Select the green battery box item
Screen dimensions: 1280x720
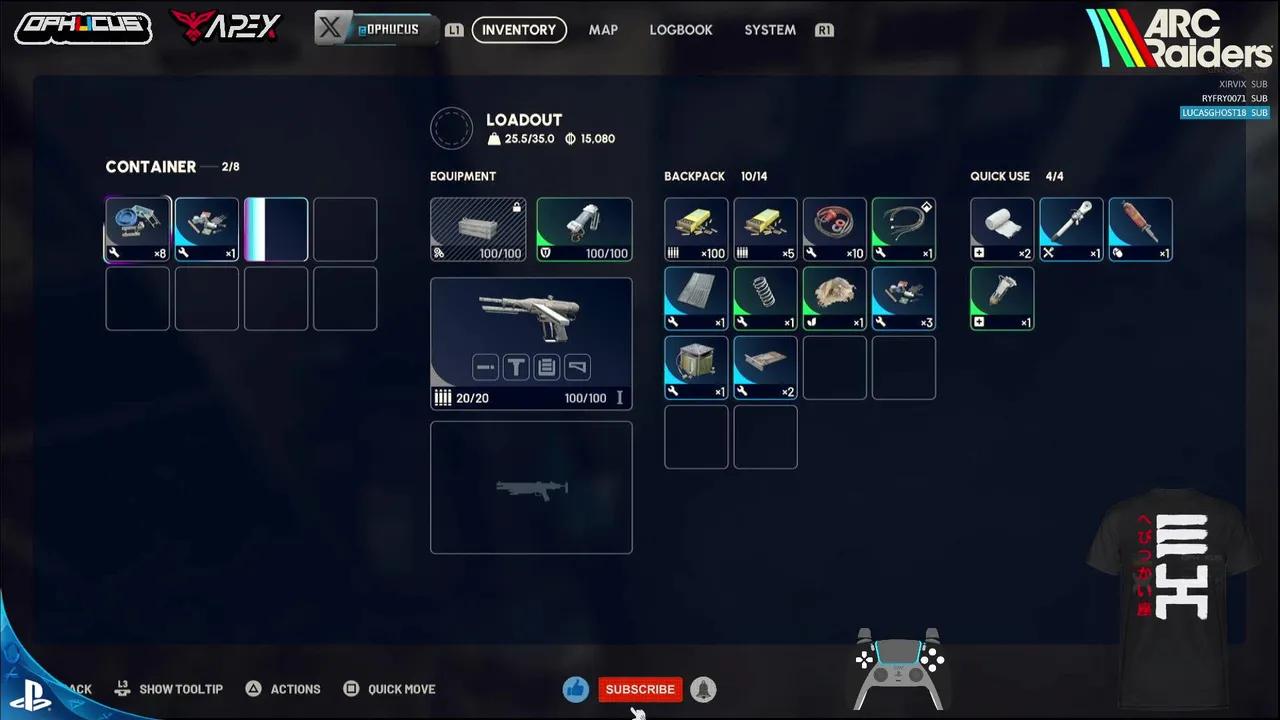(x=696, y=367)
